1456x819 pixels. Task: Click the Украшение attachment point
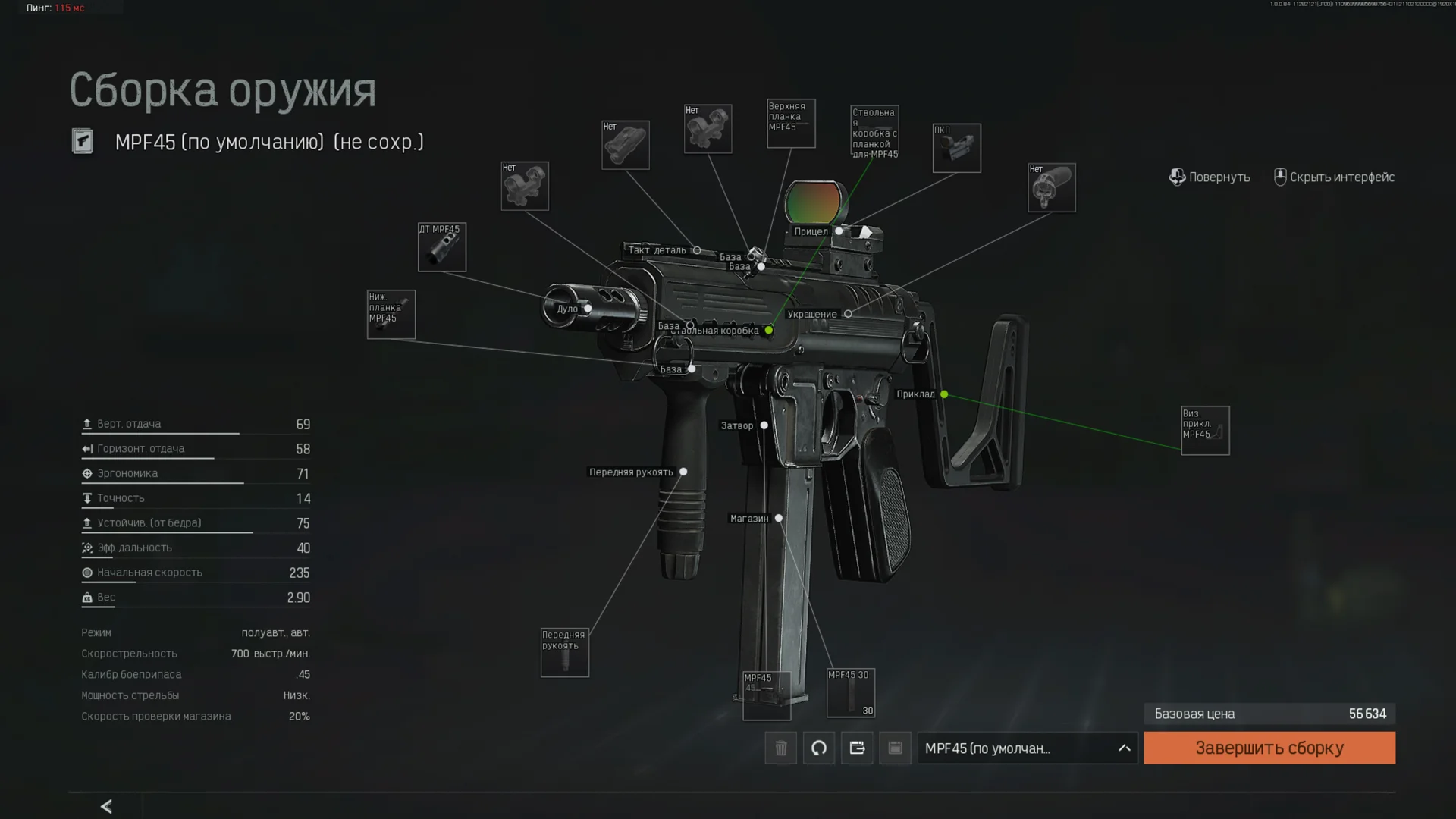(x=848, y=314)
